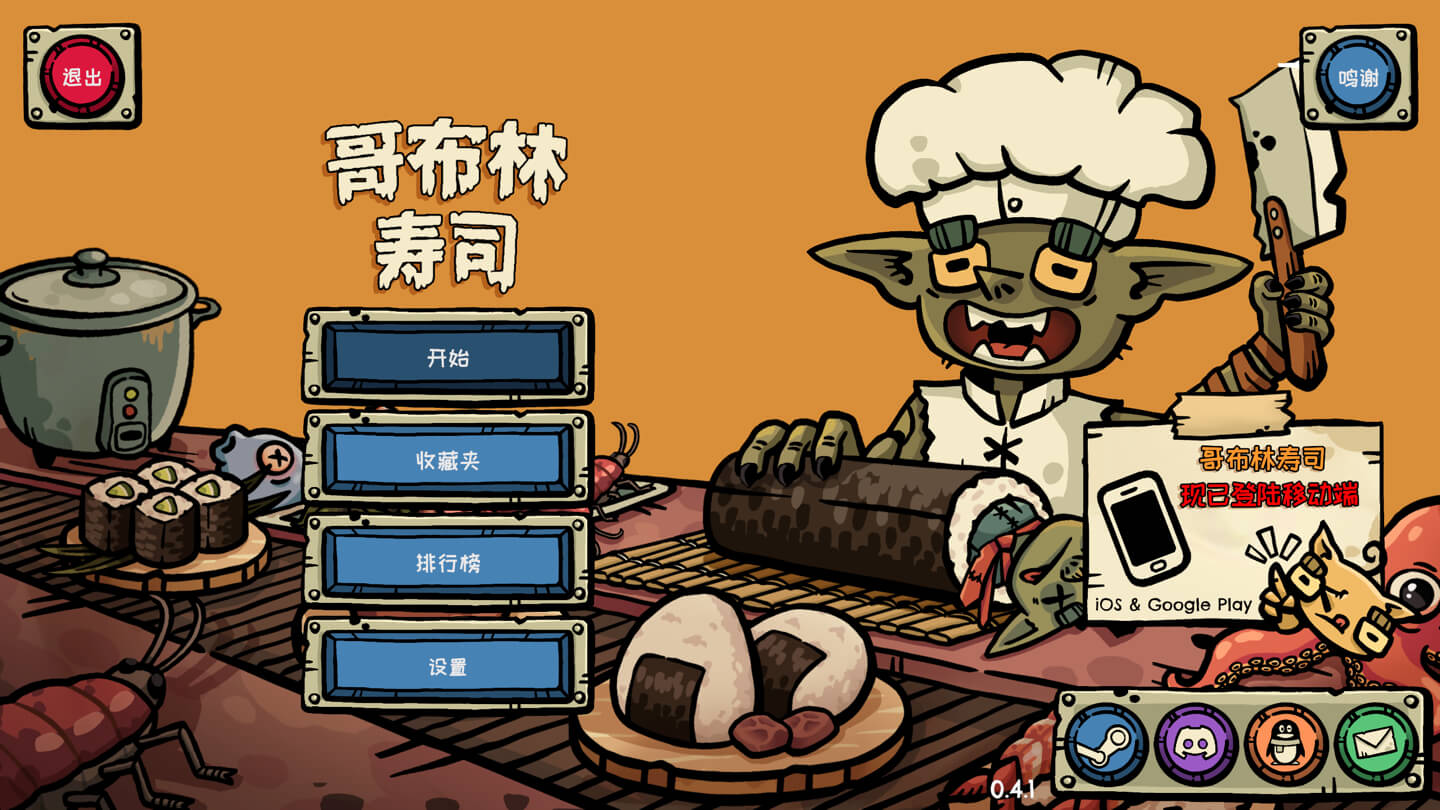Open the 鸣谢 credits screen

1358,73
